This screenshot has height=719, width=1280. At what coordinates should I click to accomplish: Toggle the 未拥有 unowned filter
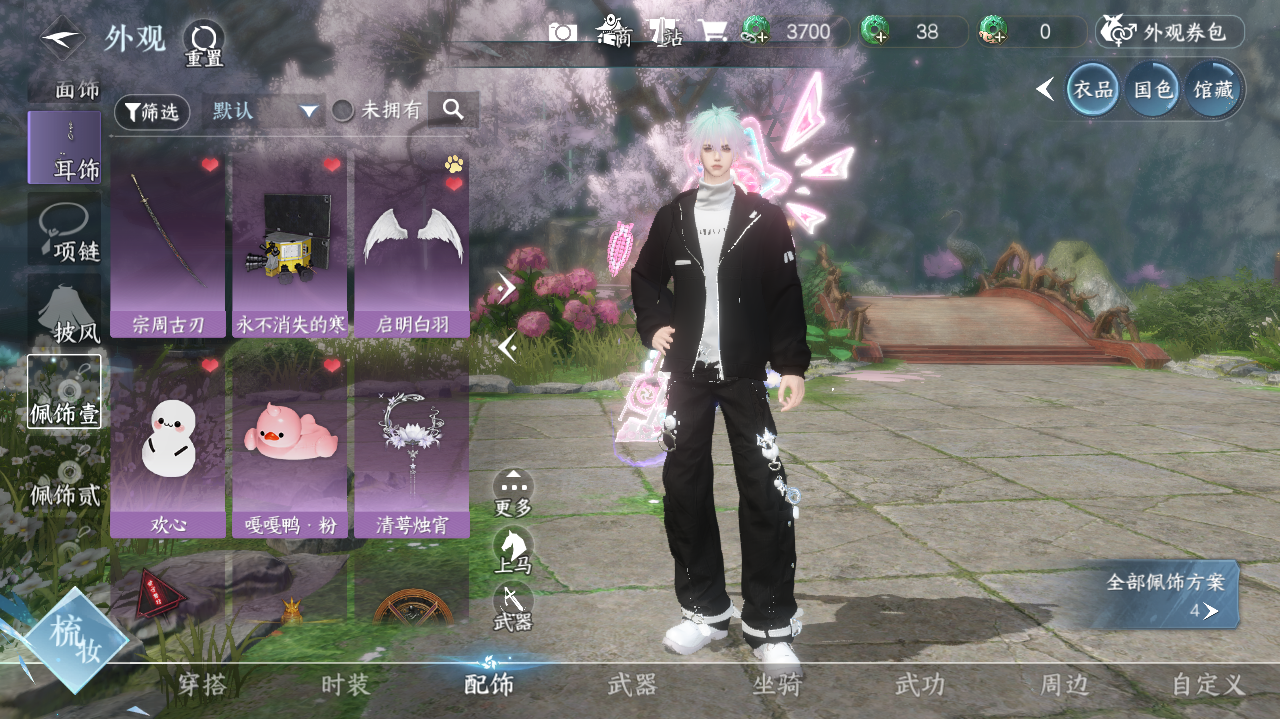click(343, 111)
